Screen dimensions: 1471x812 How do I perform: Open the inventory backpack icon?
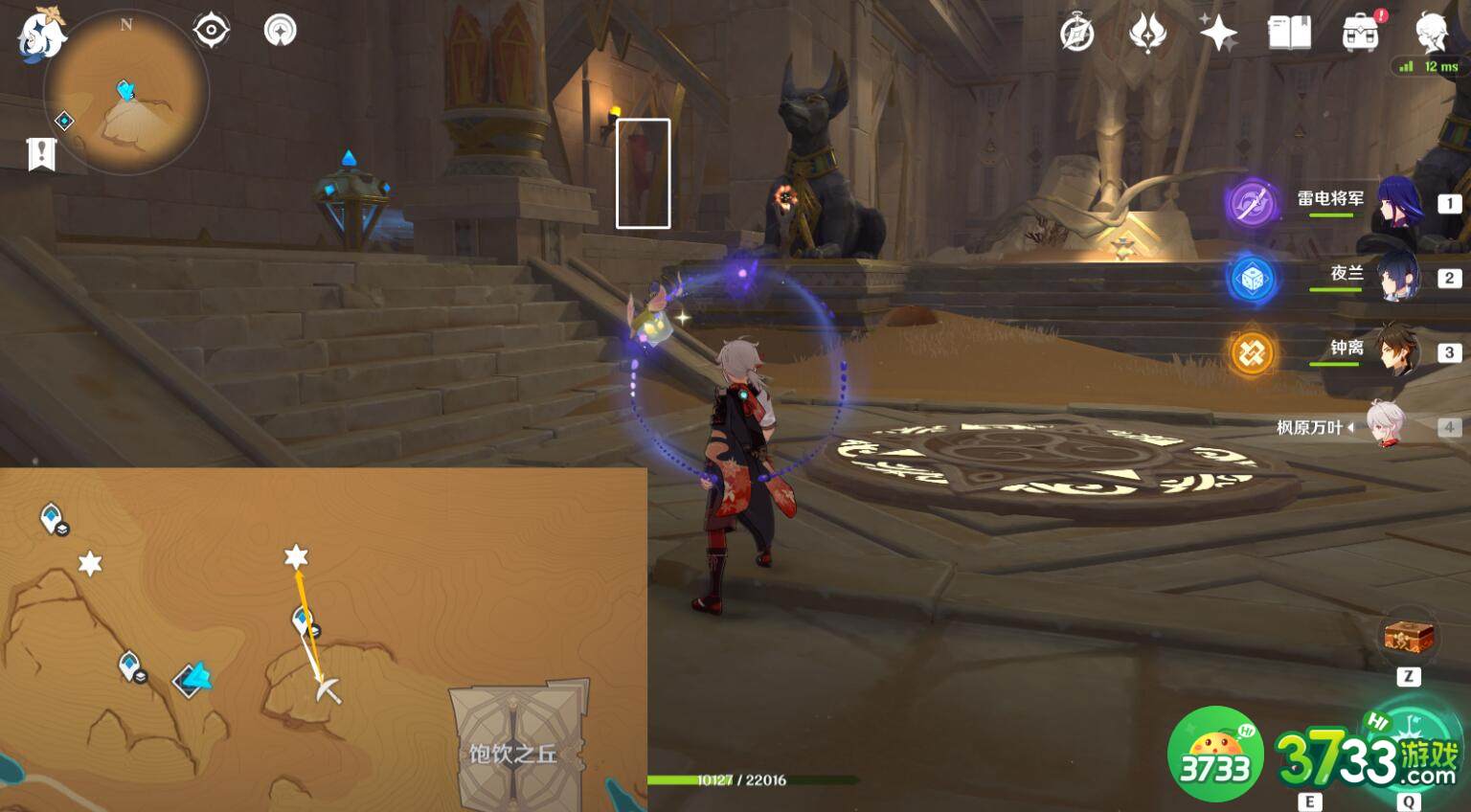1360,34
